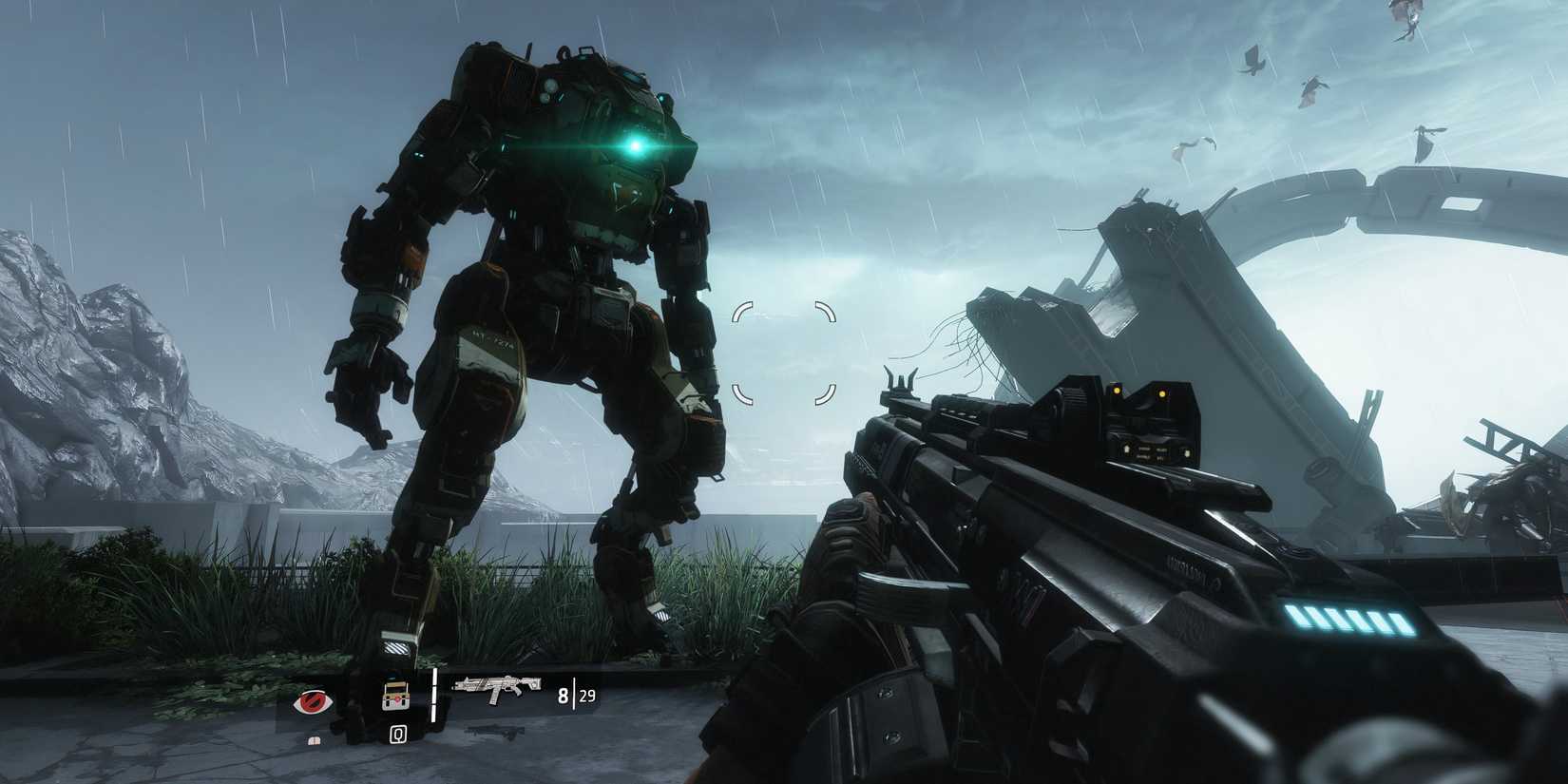Screen dimensions: 1568x784
Task: Click the faded secondary weapon silhouette icon
Action: click(x=496, y=734)
